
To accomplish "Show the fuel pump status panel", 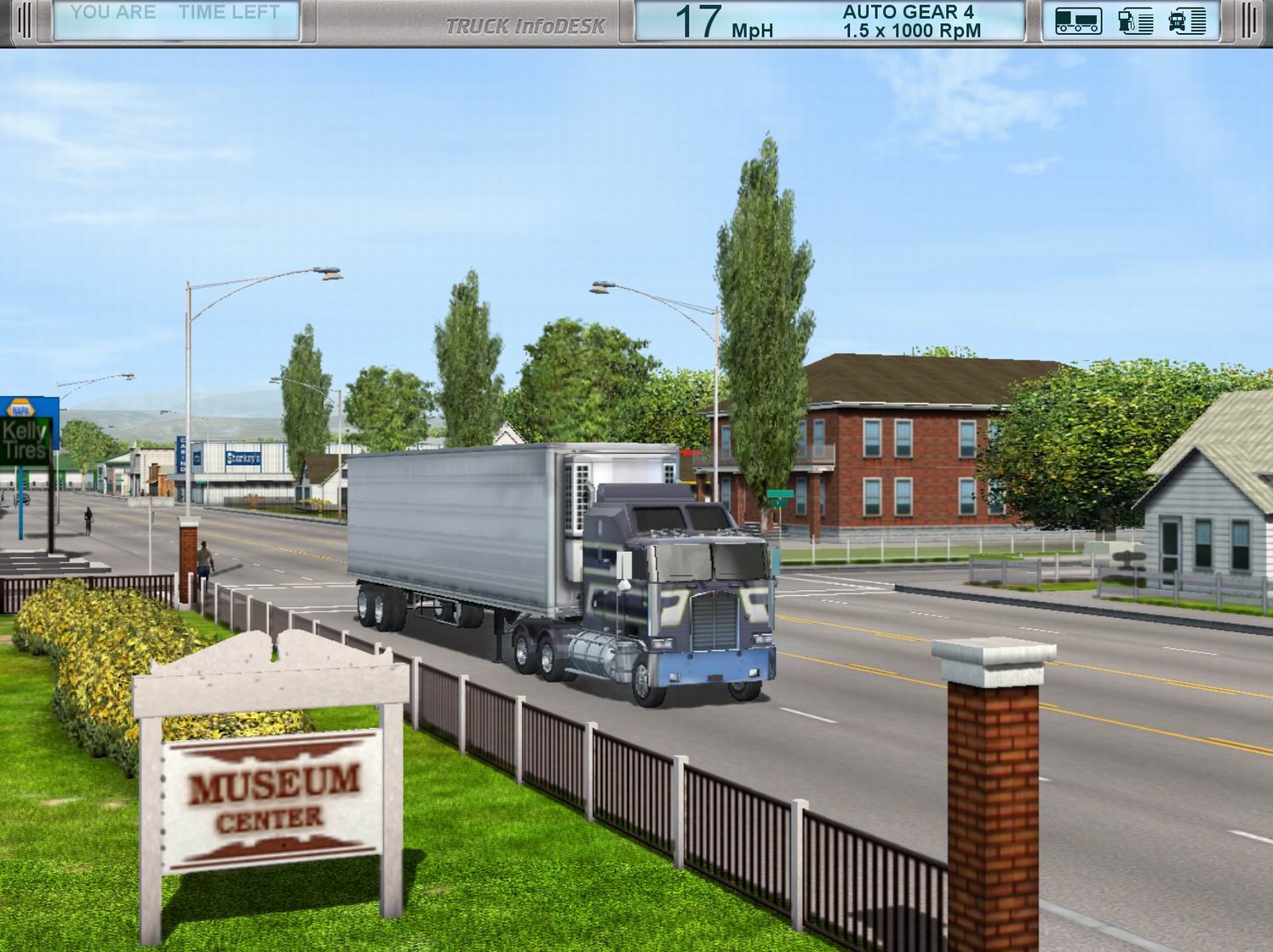I will pos(1135,21).
